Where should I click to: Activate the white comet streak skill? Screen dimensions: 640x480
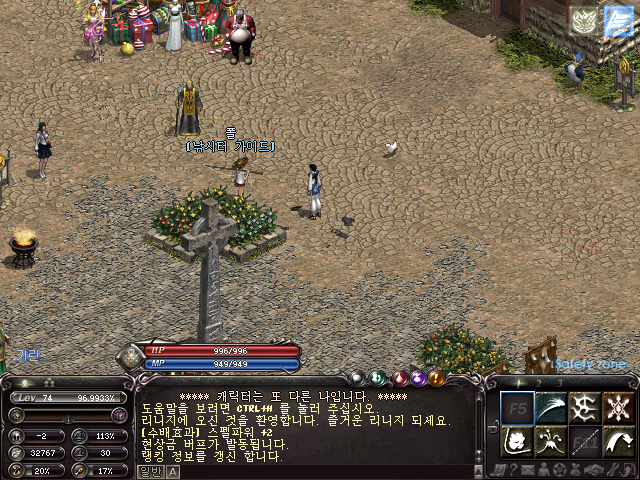pyautogui.click(x=551, y=406)
